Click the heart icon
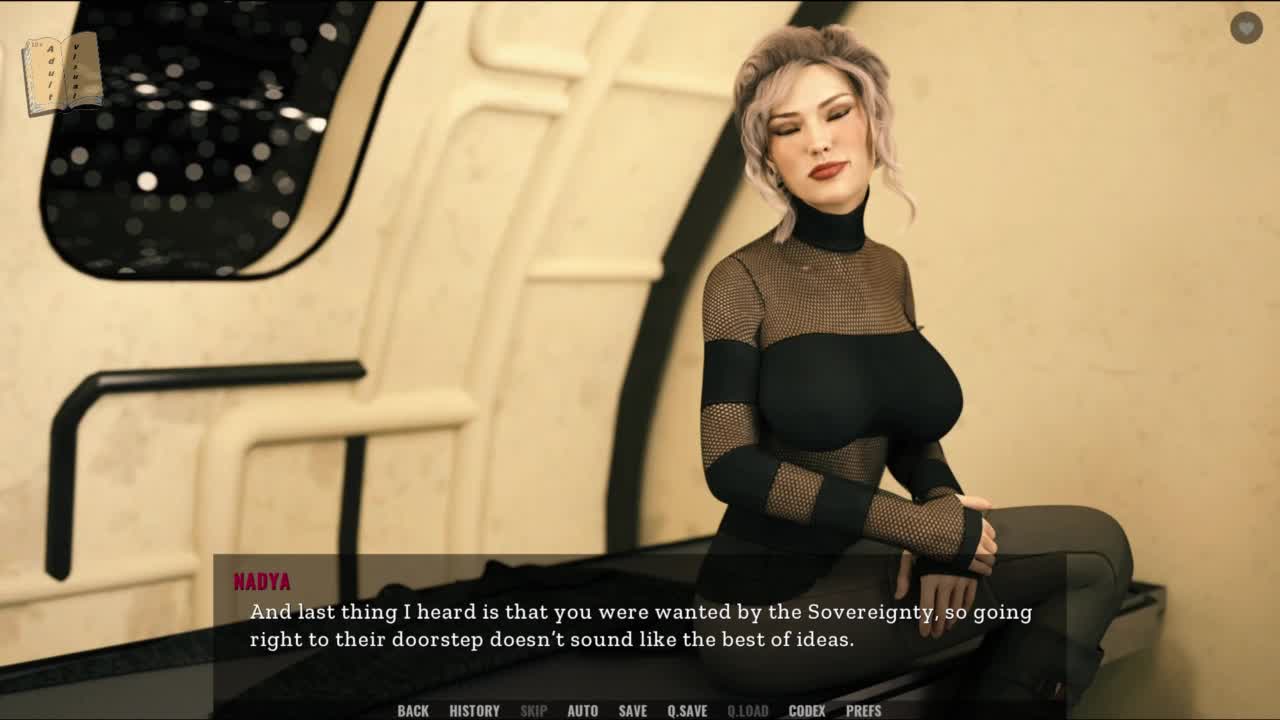This screenshot has height=720, width=1280. [1246, 28]
